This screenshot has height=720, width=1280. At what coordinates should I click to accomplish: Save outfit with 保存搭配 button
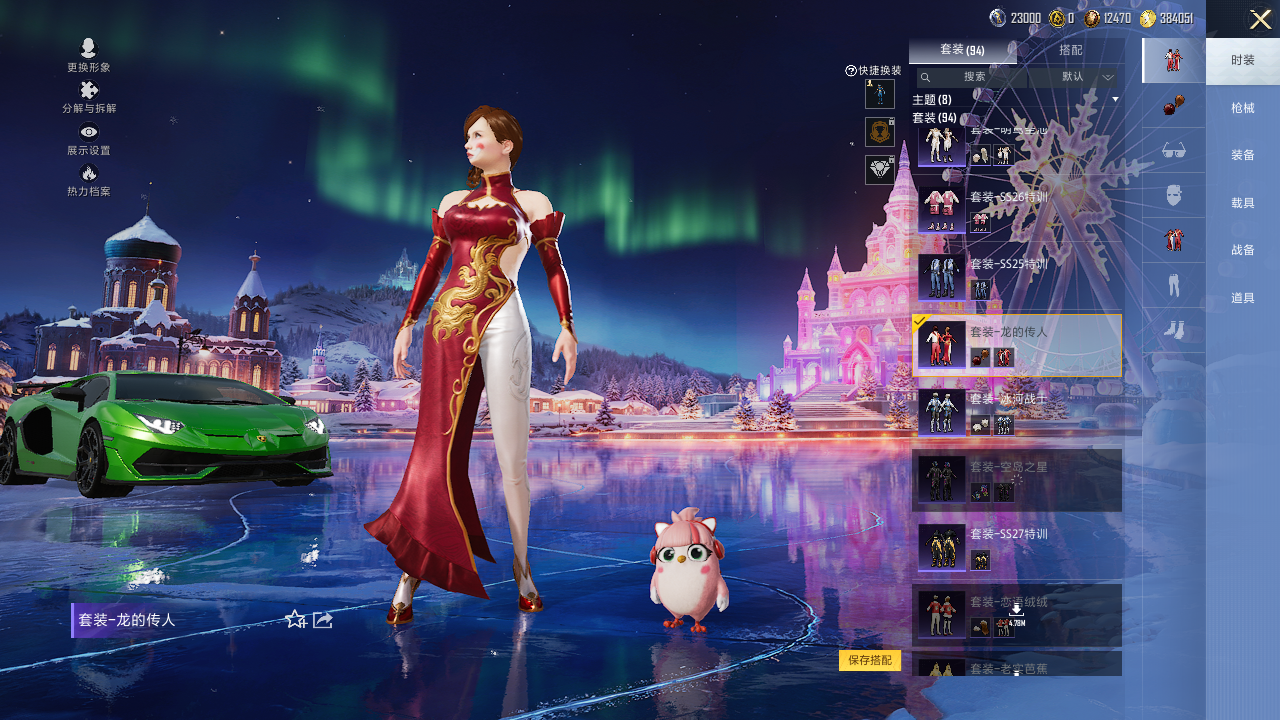point(870,660)
